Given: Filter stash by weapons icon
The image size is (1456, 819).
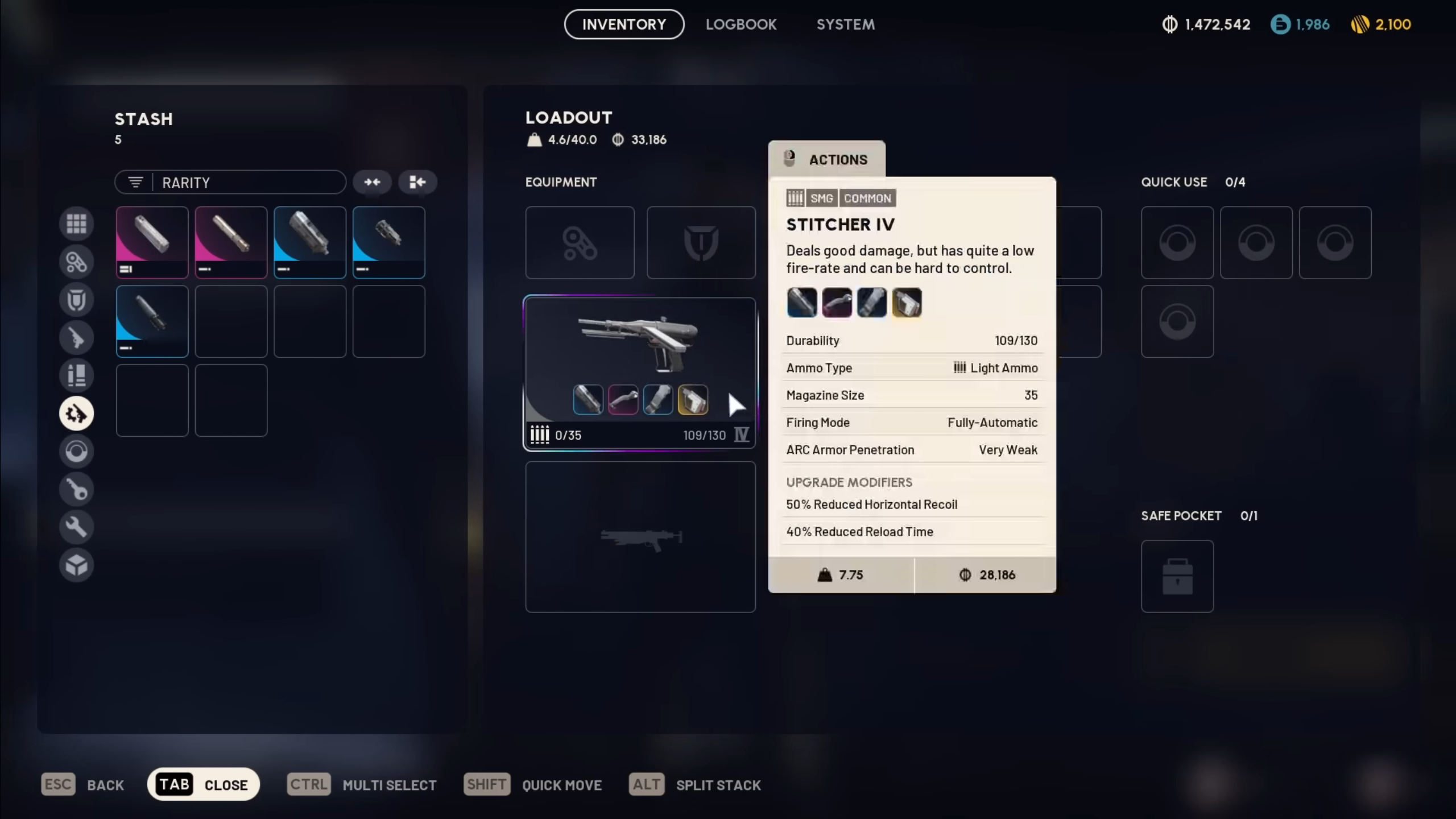Looking at the screenshot, I should 77,338.
